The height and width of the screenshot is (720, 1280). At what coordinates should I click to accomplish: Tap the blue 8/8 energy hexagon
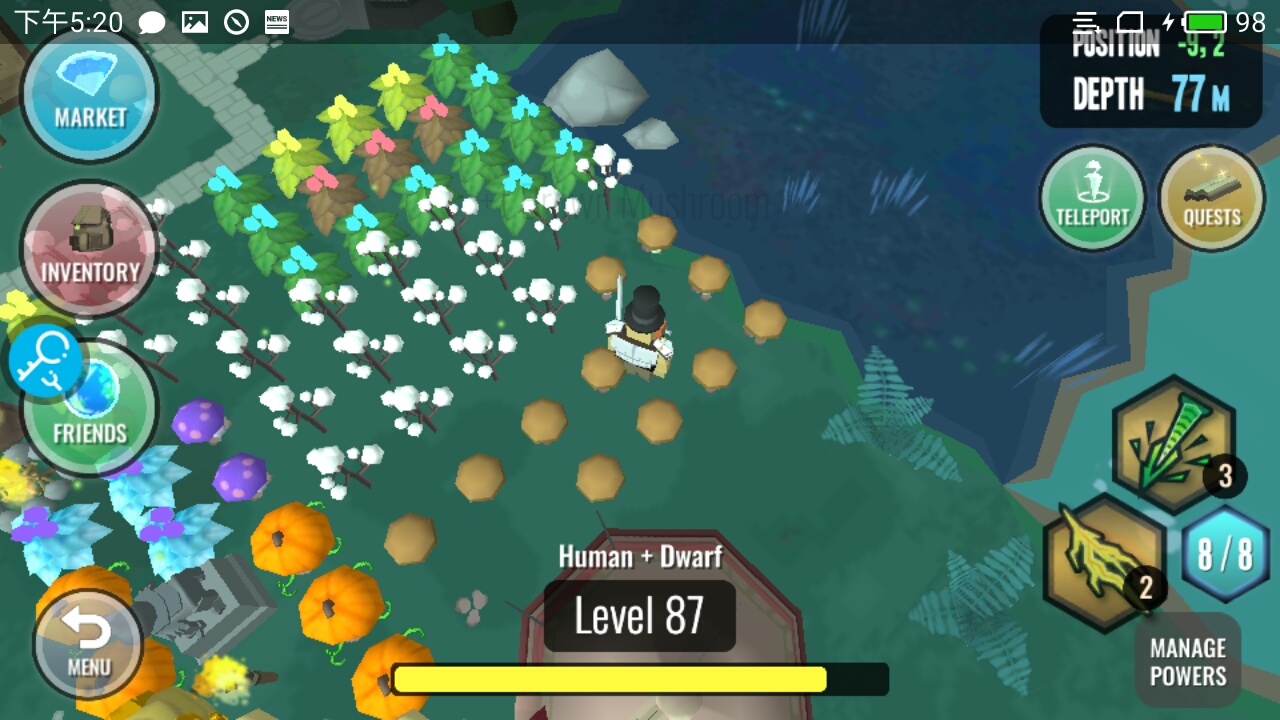[1225, 555]
